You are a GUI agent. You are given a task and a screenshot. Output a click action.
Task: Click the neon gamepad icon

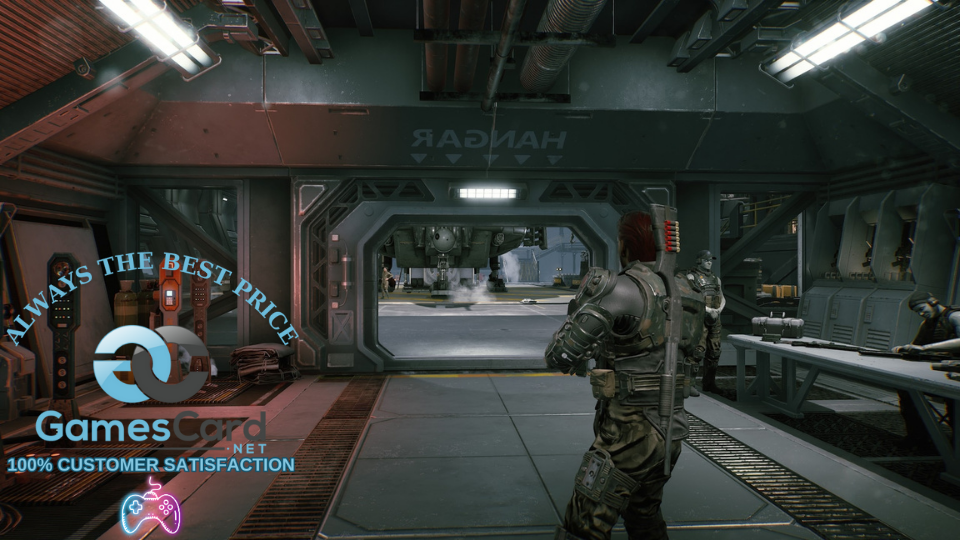(x=150, y=507)
